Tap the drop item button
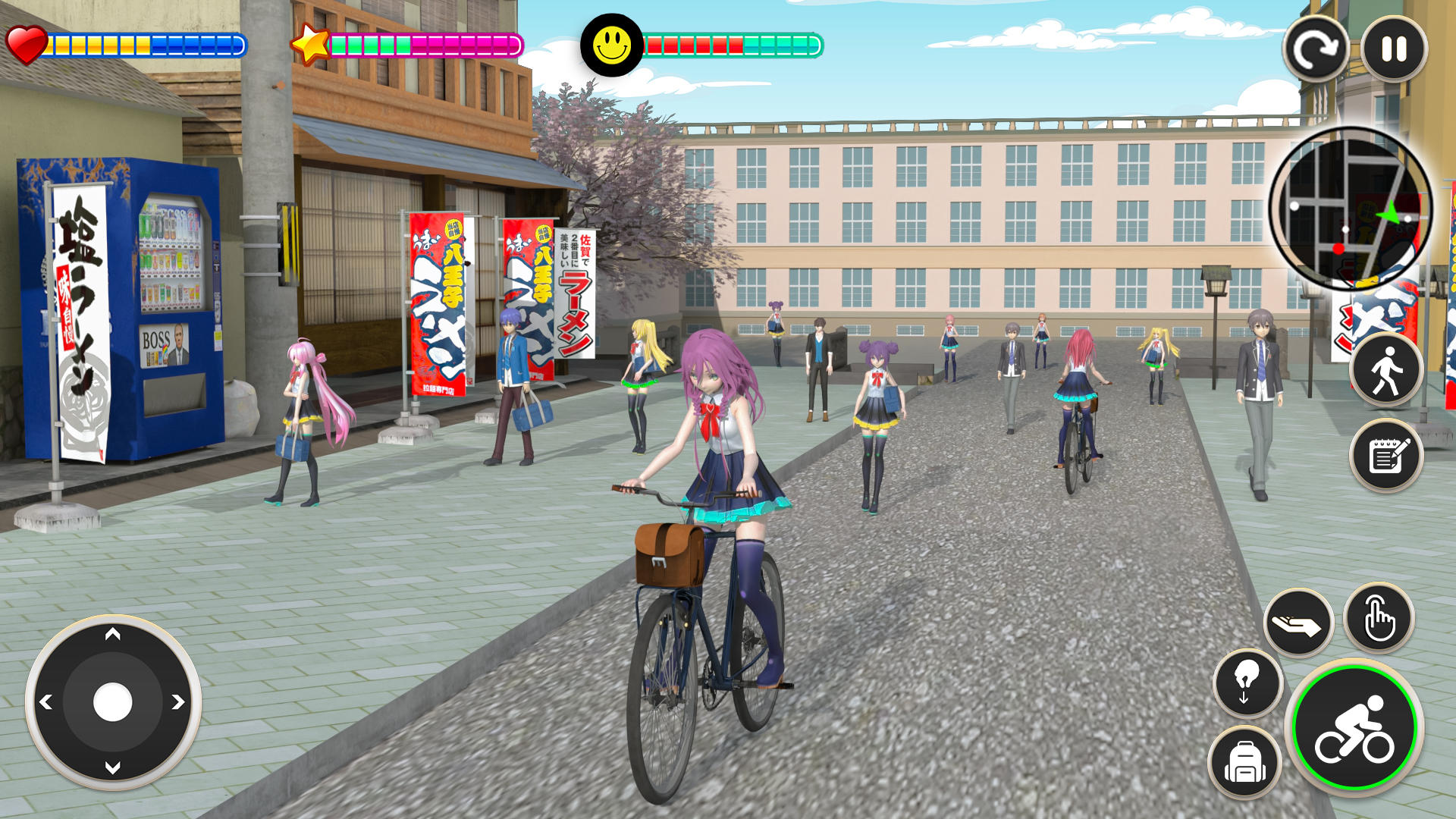The width and height of the screenshot is (1456, 819). coord(1247,682)
